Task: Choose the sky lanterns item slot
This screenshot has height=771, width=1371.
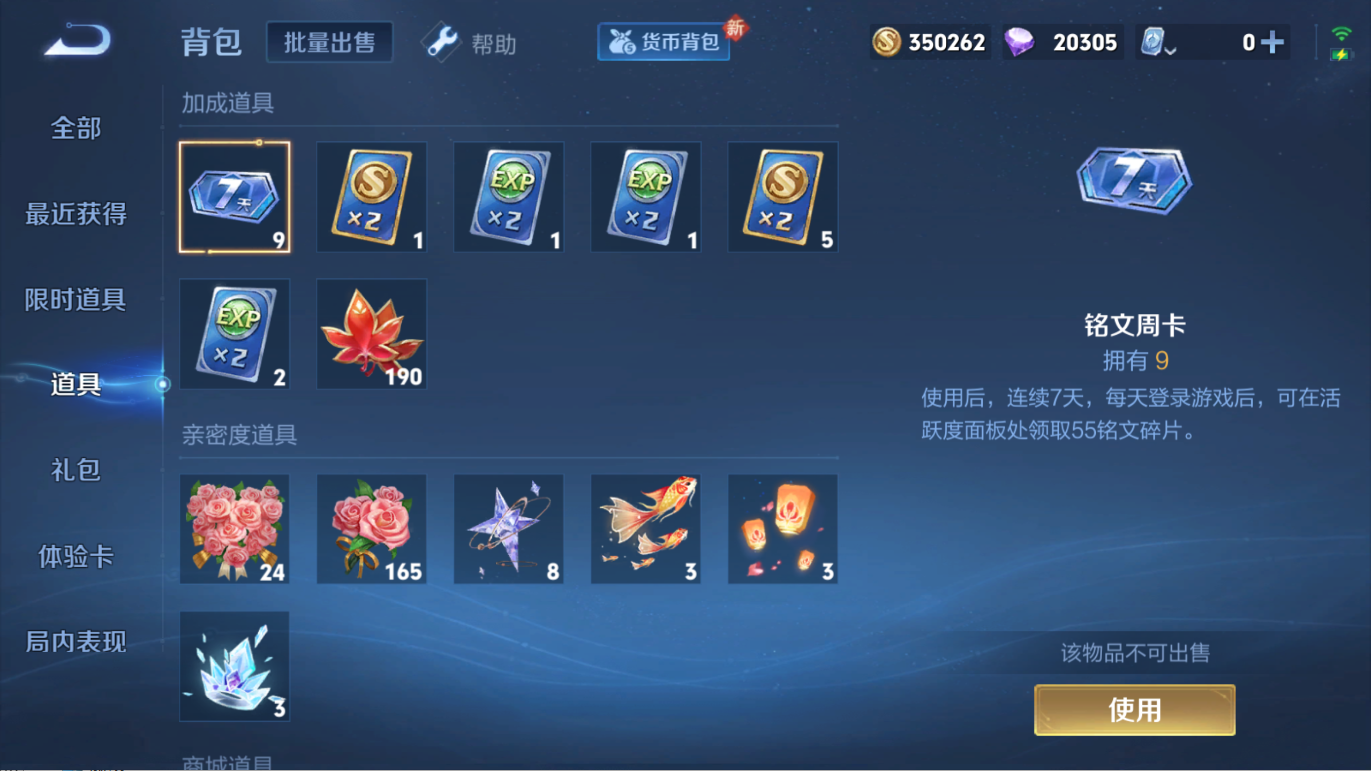Action: tap(783, 529)
